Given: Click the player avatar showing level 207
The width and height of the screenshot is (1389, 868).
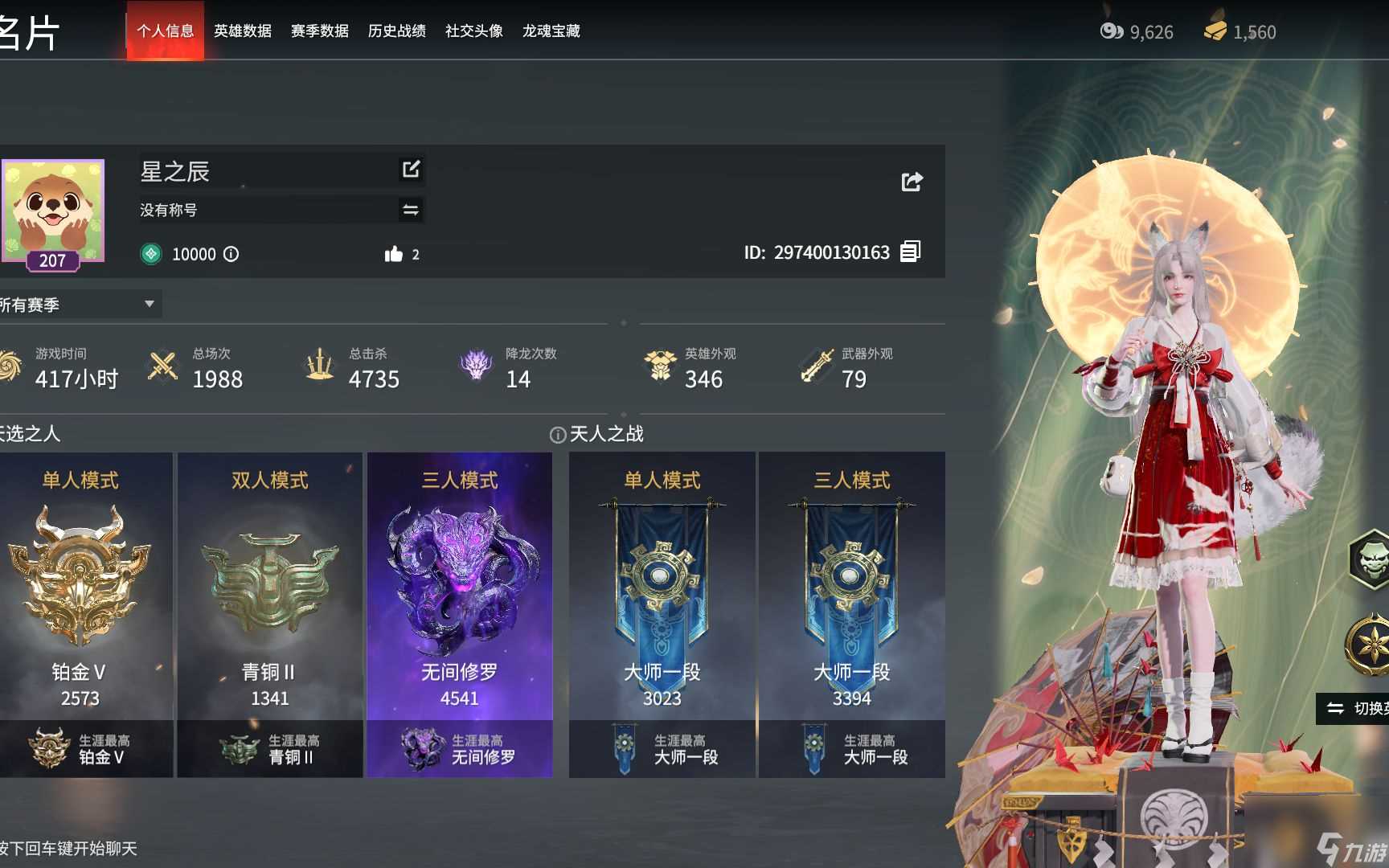Looking at the screenshot, I should pos(53,211).
